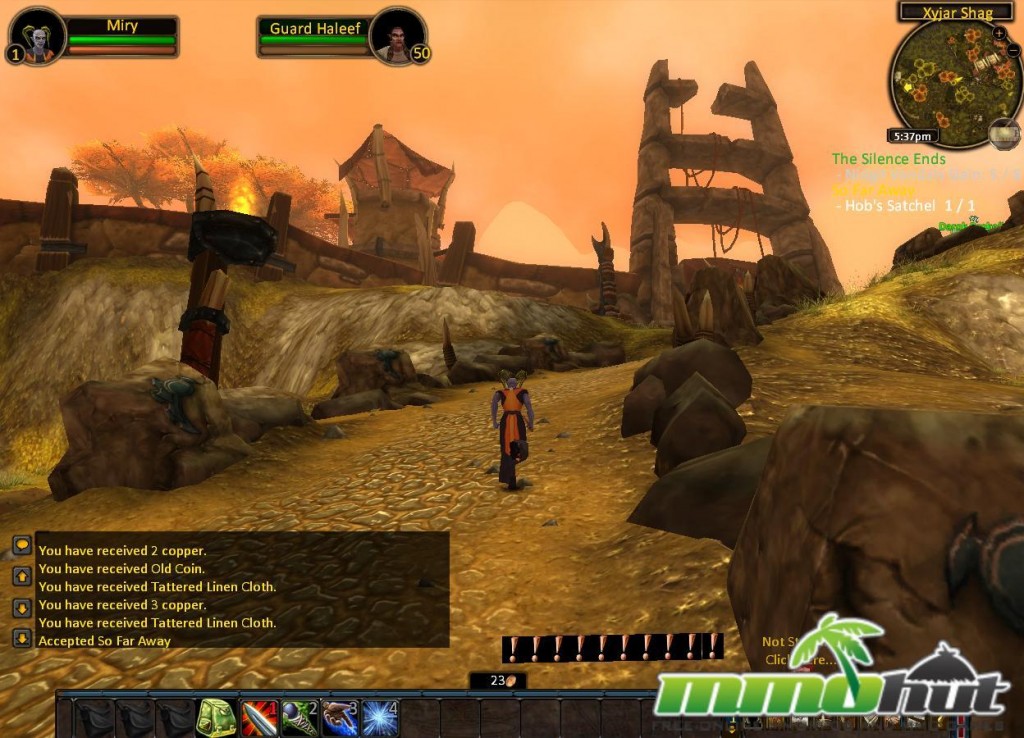The image size is (1024, 738).
Task: Use the orb staff ability in slot 2
Action: [x=299, y=717]
